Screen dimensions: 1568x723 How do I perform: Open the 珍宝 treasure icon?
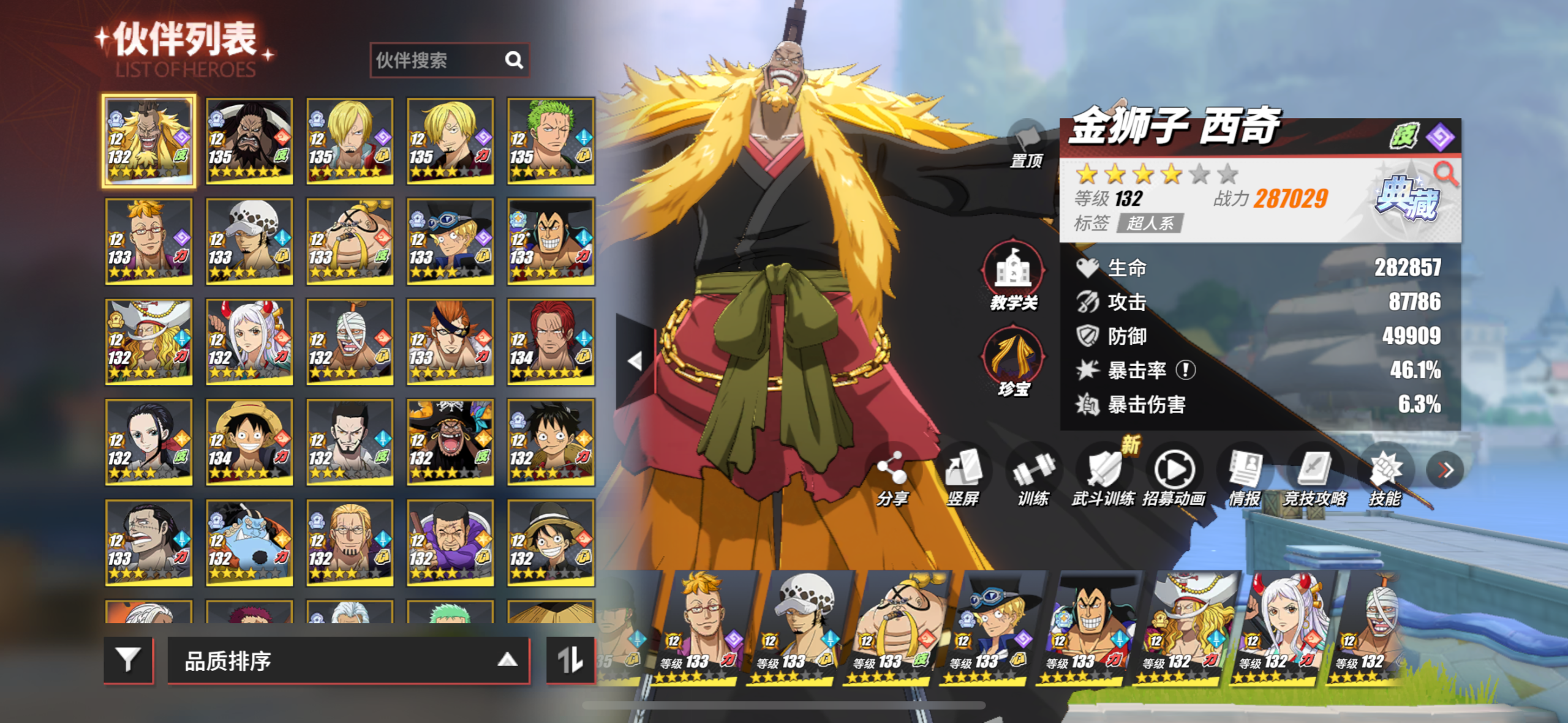pos(1013,362)
